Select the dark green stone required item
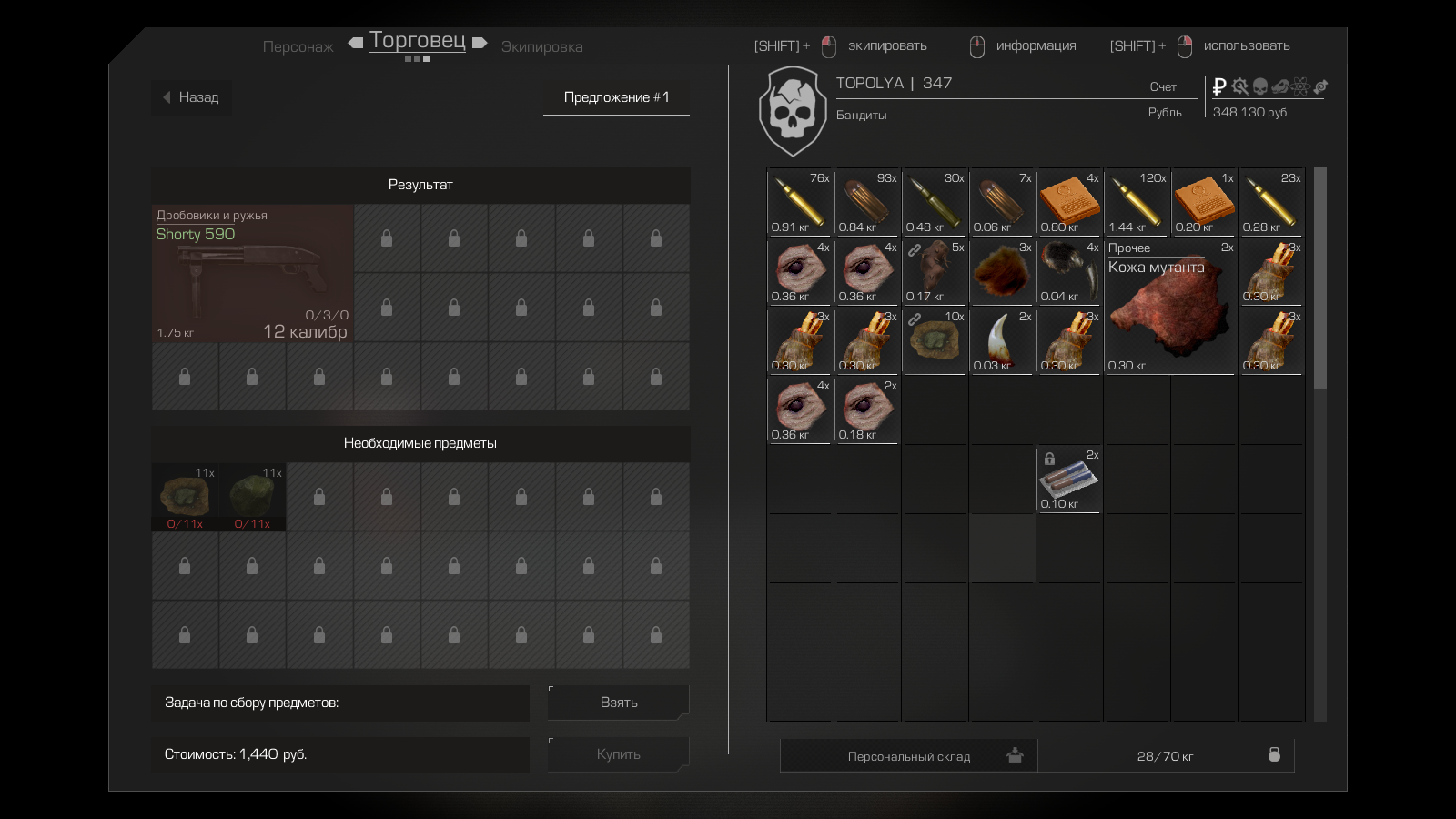 click(252, 497)
